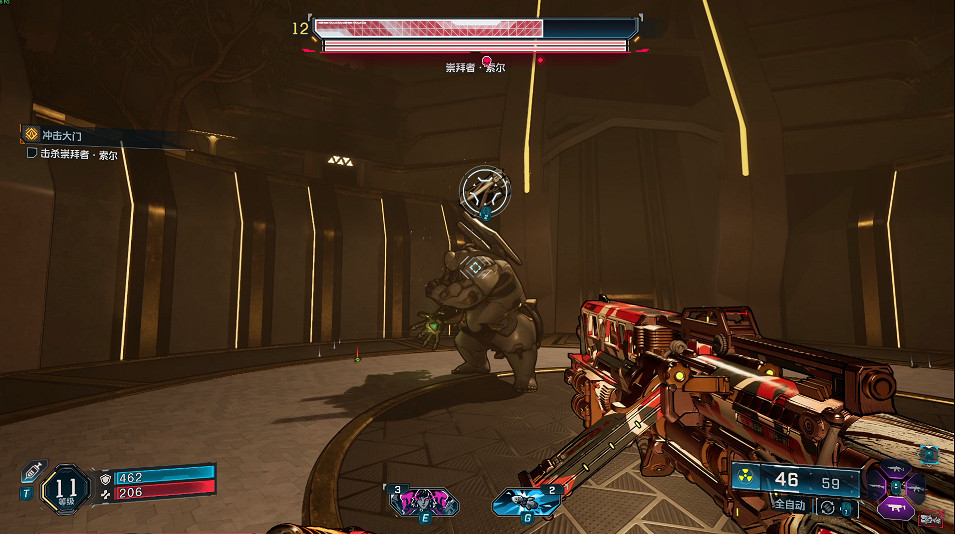Click the level 11 character badge

coord(67,489)
